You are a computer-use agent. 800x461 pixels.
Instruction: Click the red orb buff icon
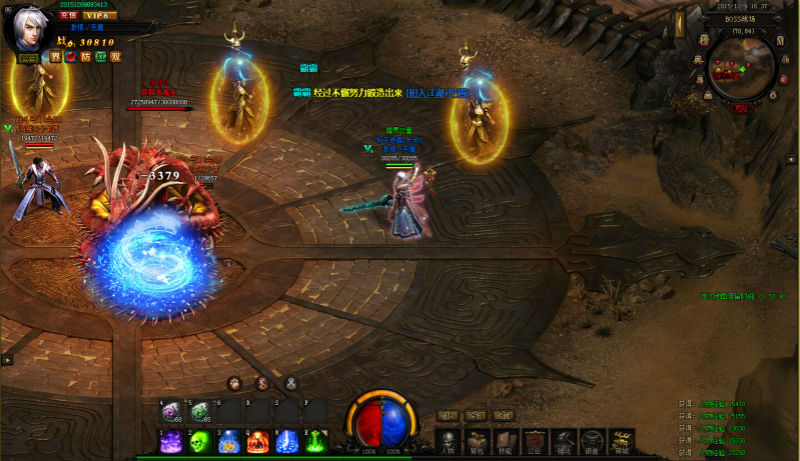[70, 57]
